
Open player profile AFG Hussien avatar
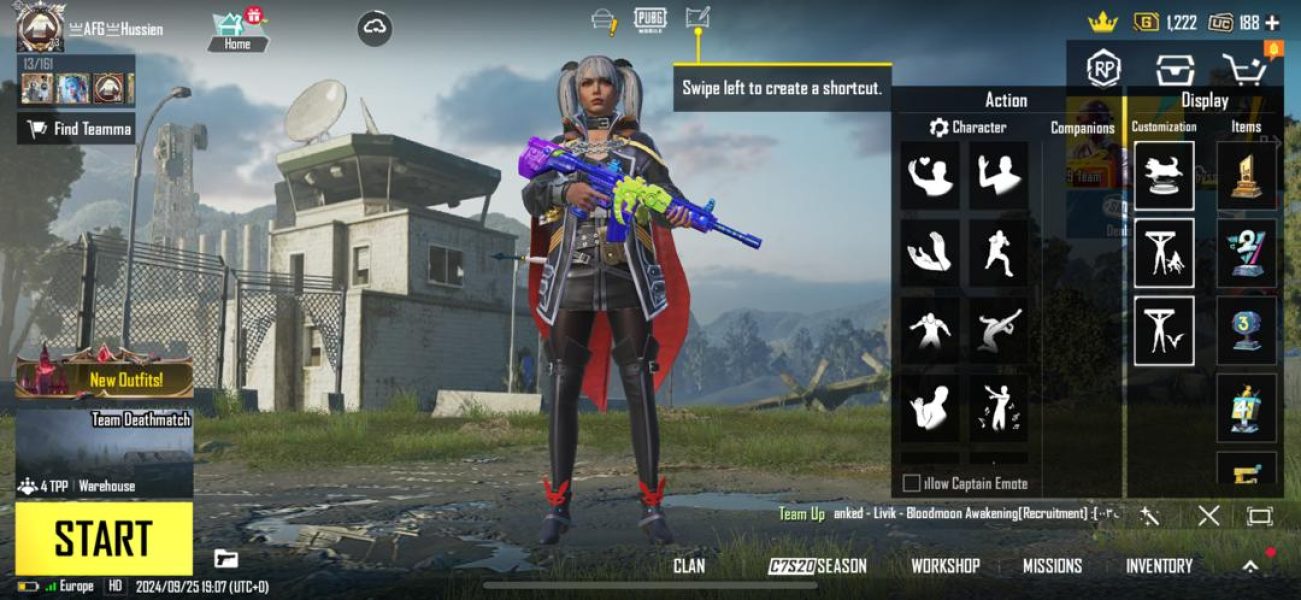pos(40,28)
